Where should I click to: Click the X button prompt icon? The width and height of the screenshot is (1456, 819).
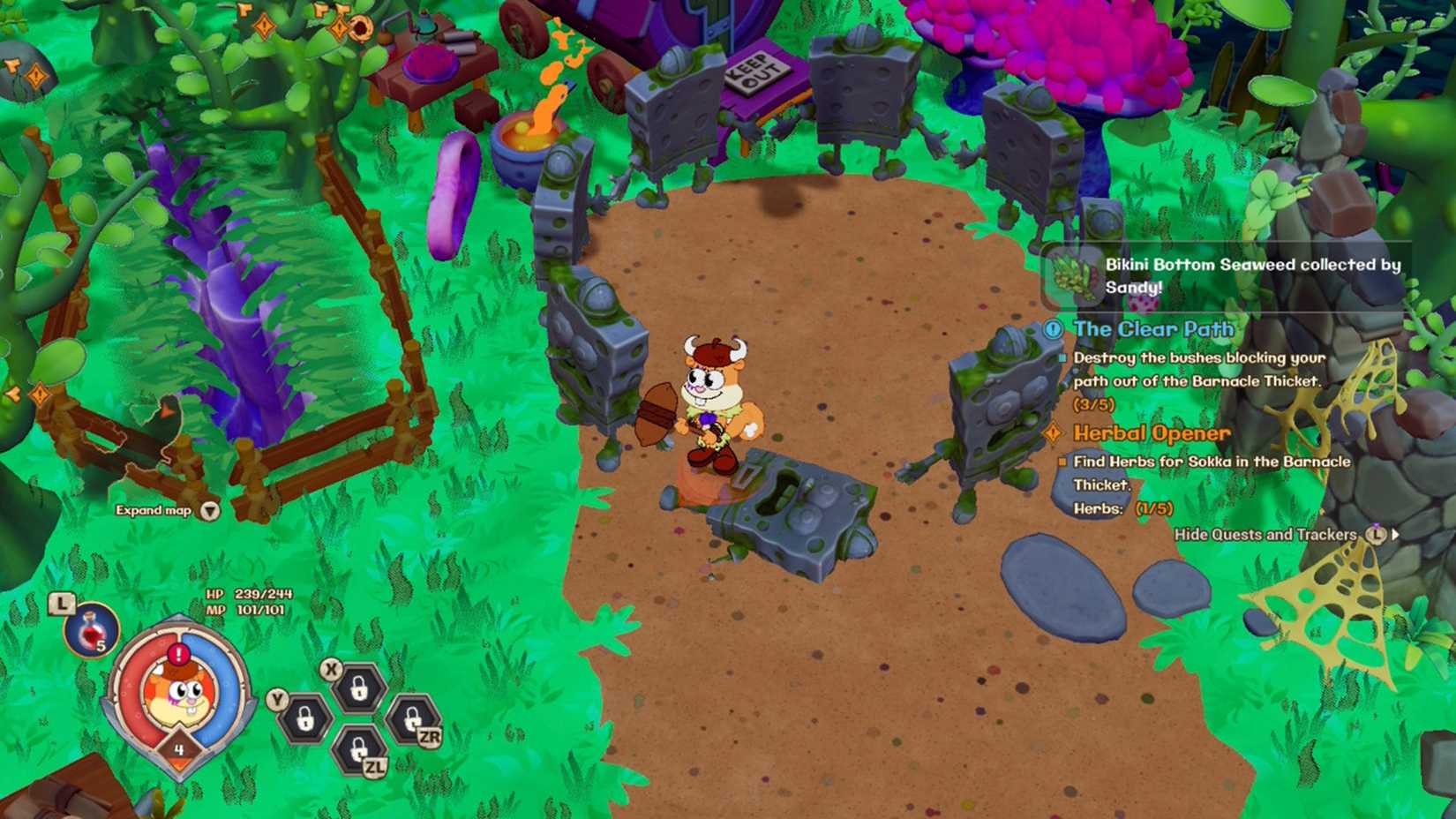coord(331,669)
